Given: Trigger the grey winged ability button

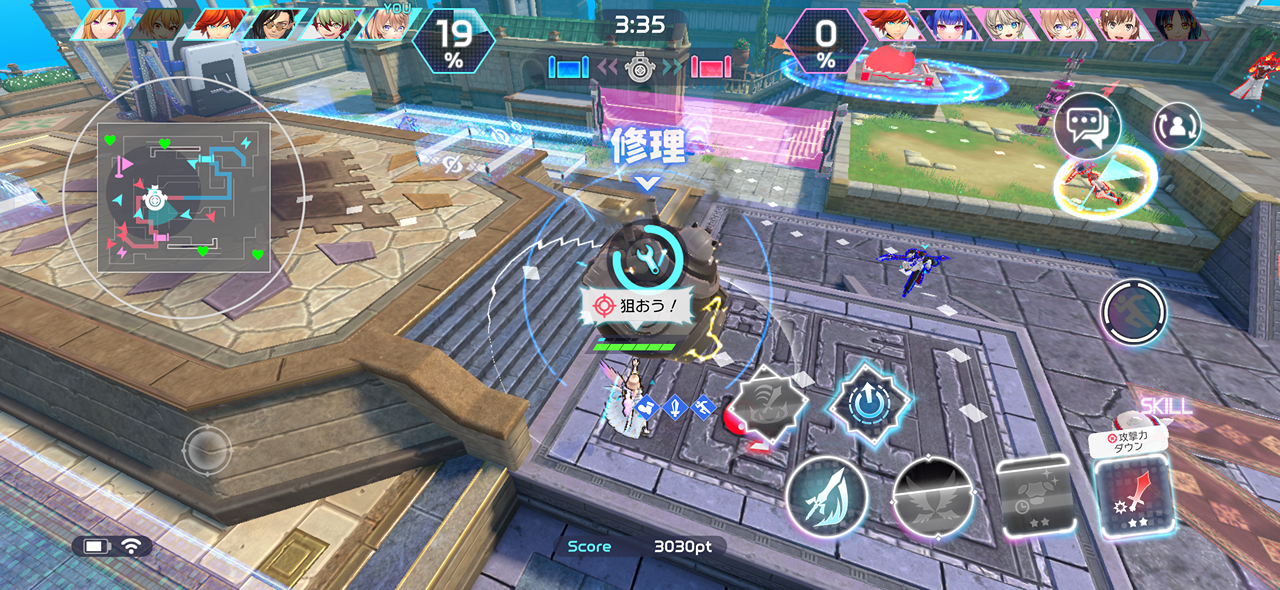Looking at the screenshot, I should point(932,497).
